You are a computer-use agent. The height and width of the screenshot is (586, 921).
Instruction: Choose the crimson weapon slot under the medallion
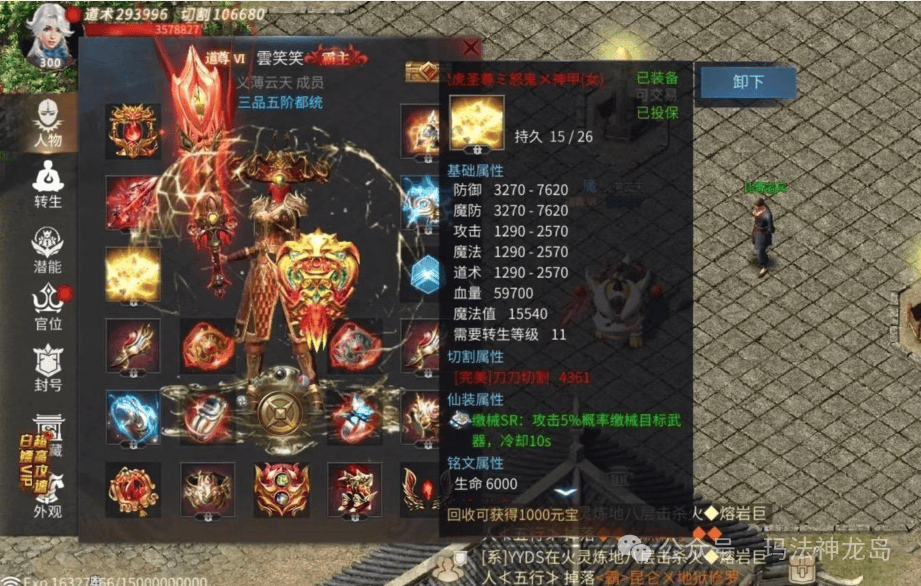(x=133, y=202)
